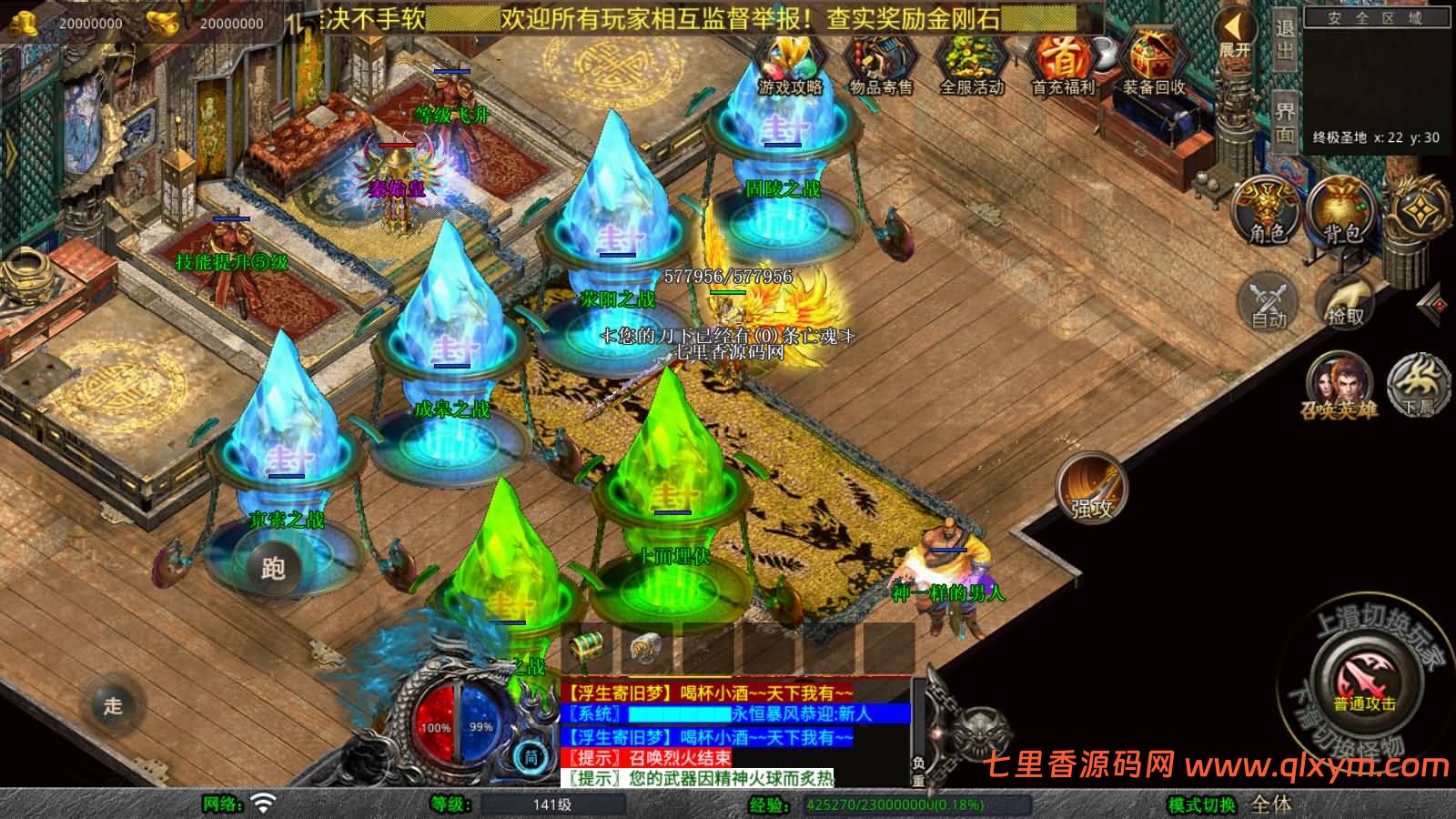Click the 展开 expand arrow button
Image resolution: width=1456 pixels, height=819 pixels.
[x=1235, y=34]
